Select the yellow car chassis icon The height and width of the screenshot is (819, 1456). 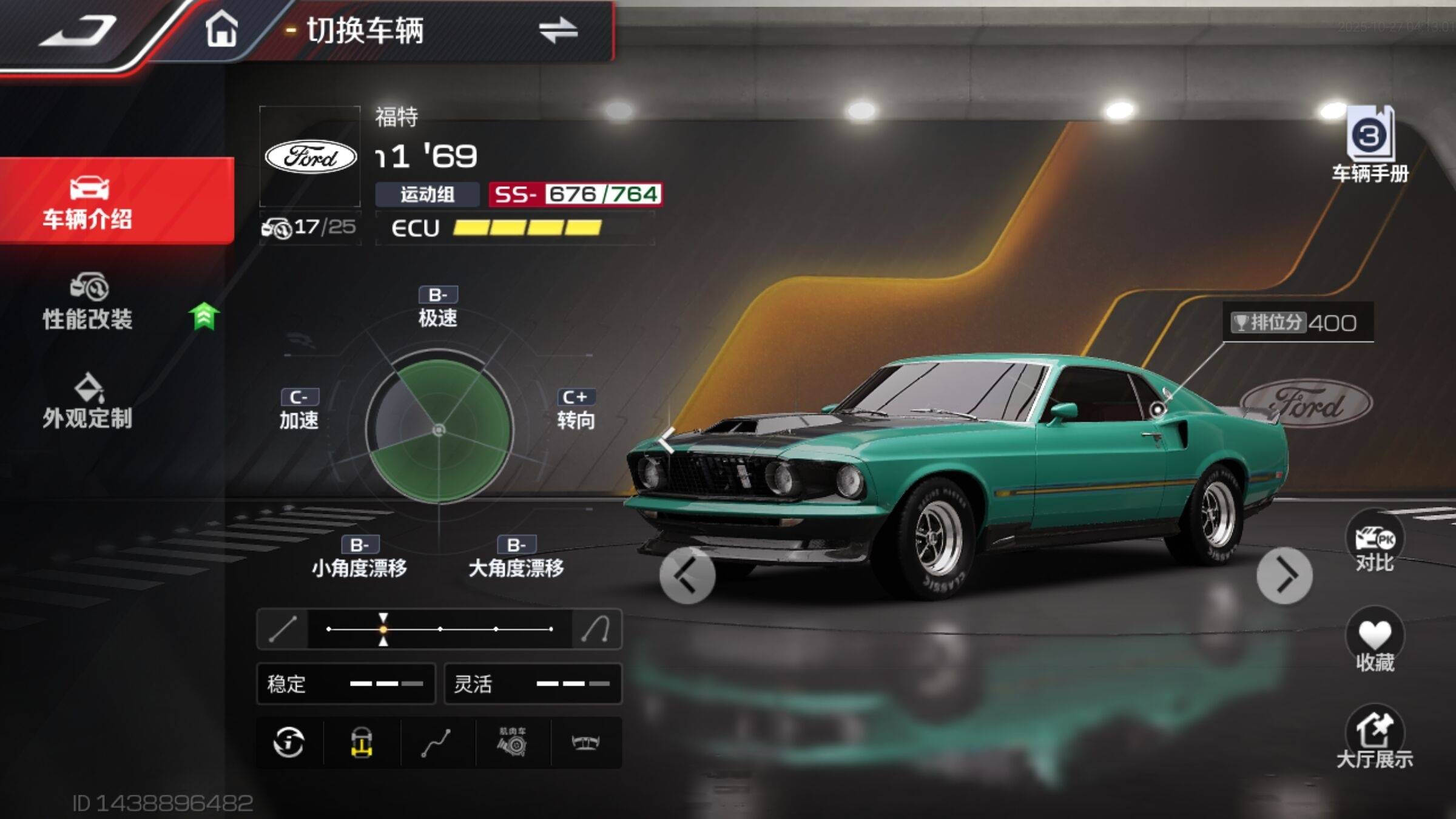(x=362, y=743)
